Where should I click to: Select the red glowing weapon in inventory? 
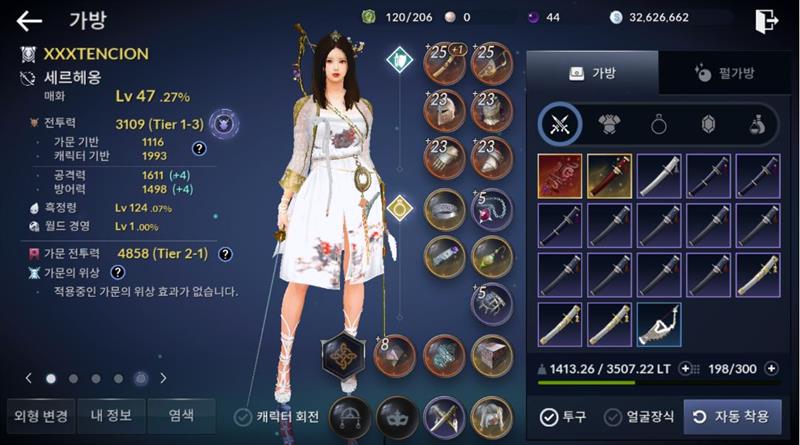click(x=561, y=176)
